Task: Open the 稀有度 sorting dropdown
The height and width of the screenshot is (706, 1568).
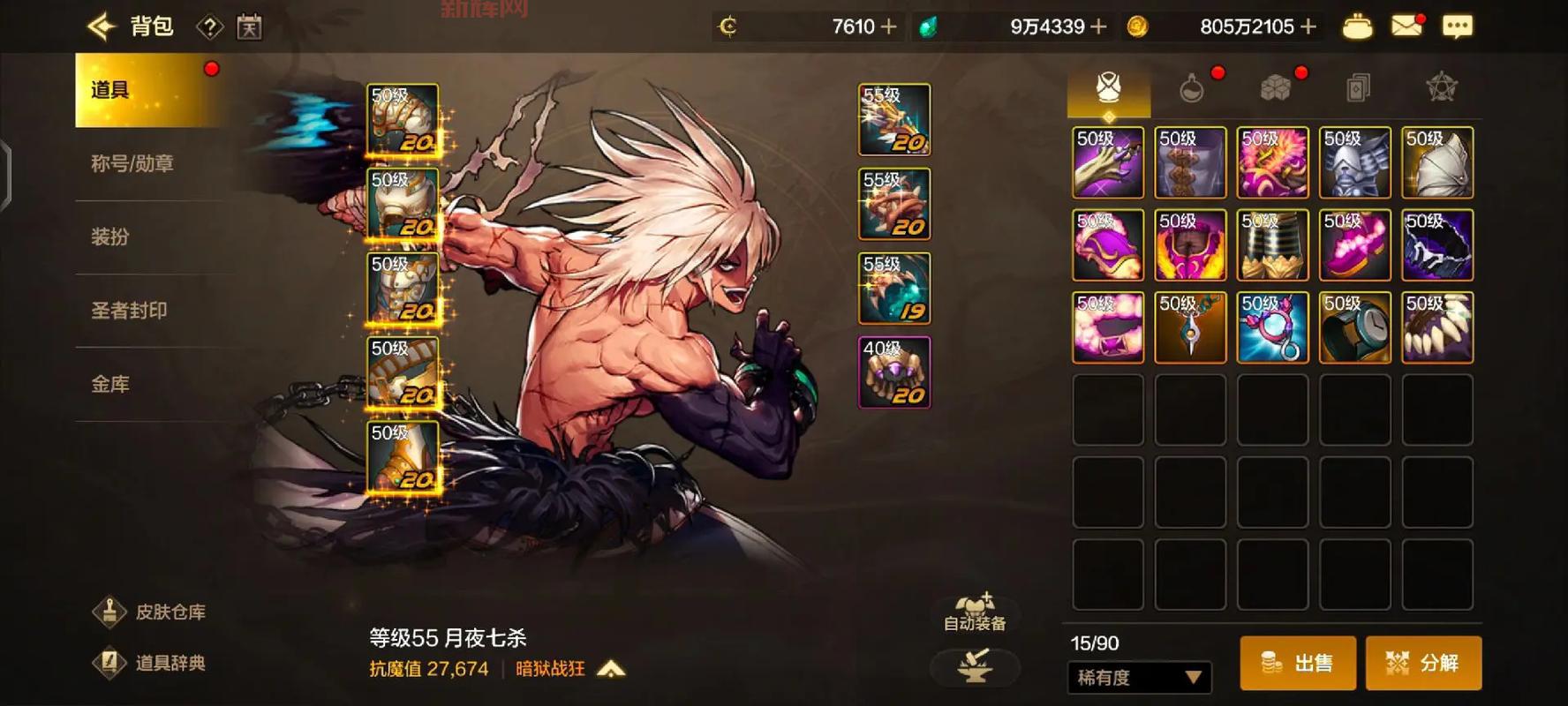Action: (1139, 678)
